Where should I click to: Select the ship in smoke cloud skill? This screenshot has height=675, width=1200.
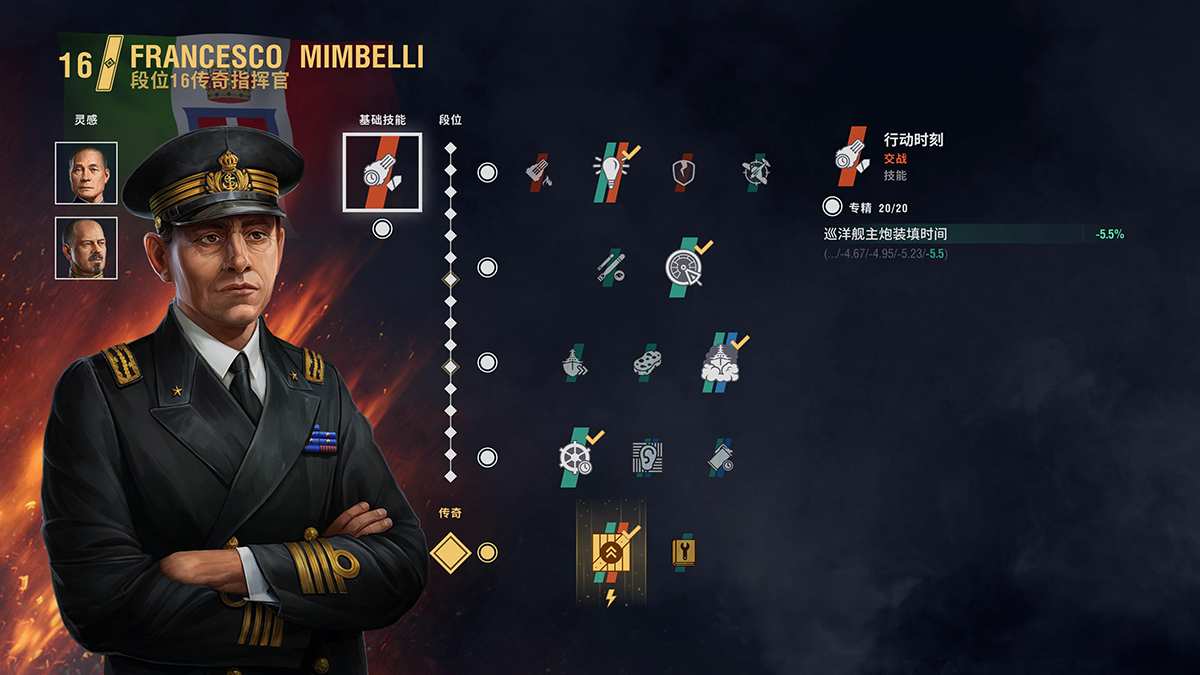click(720, 362)
